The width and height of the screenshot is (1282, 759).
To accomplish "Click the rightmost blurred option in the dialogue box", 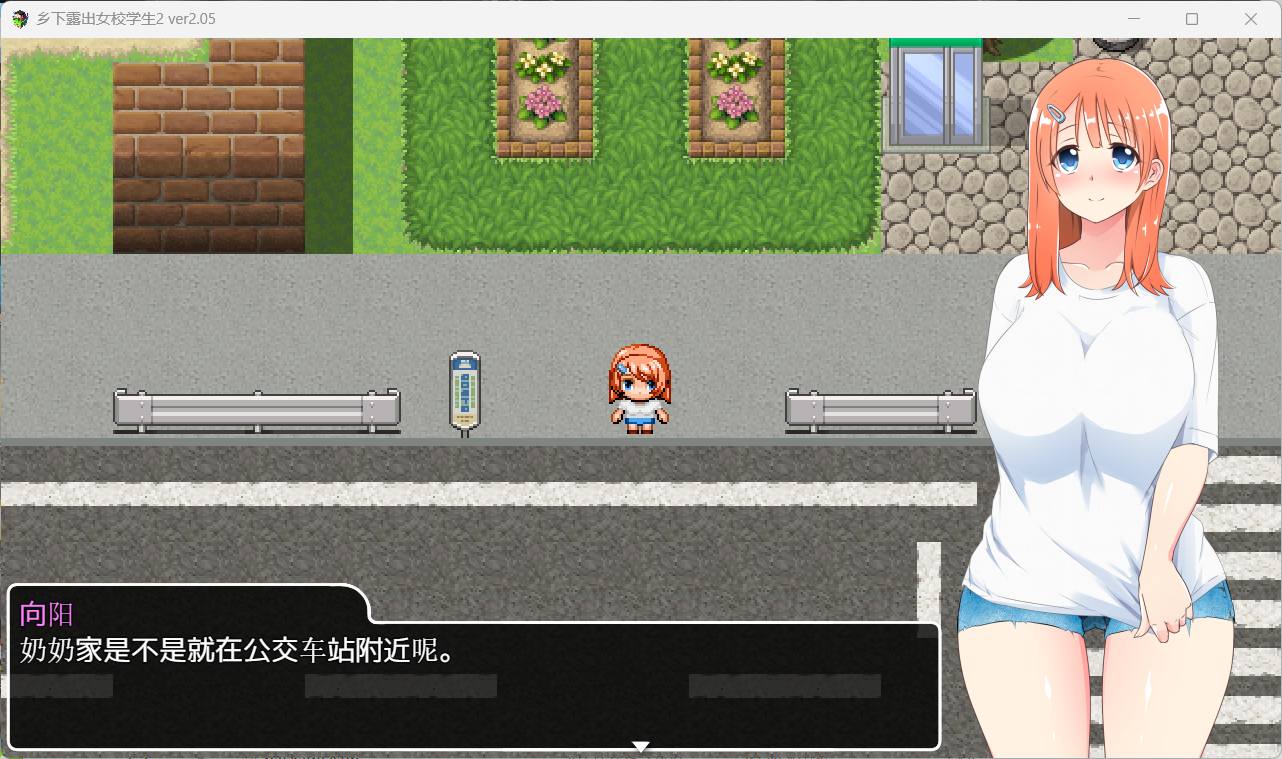I will point(786,686).
